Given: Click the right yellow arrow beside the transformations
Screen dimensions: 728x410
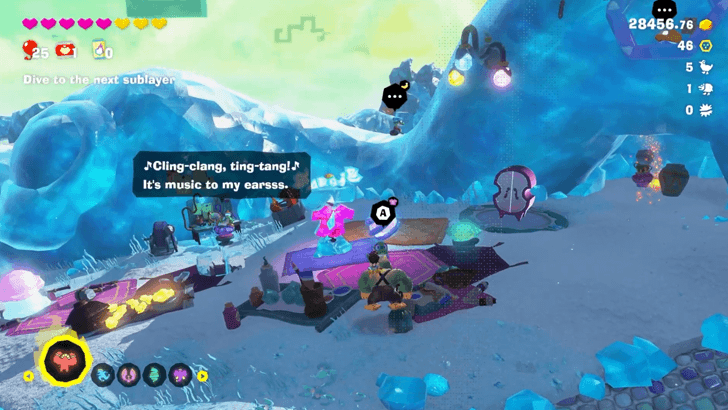Looking at the screenshot, I should click(202, 376).
